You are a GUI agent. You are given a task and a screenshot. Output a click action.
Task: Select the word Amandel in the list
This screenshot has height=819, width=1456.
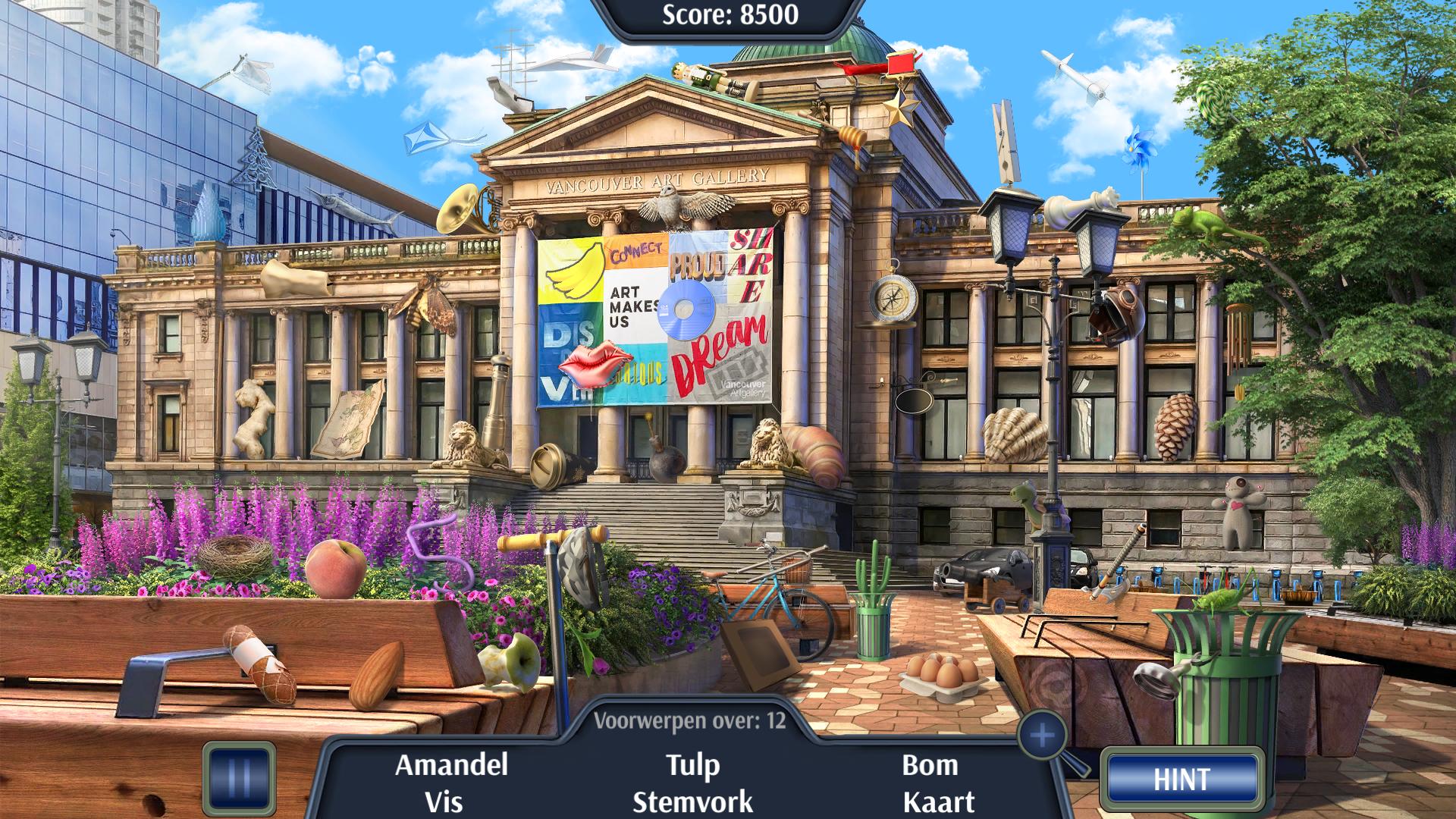point(451,764)
